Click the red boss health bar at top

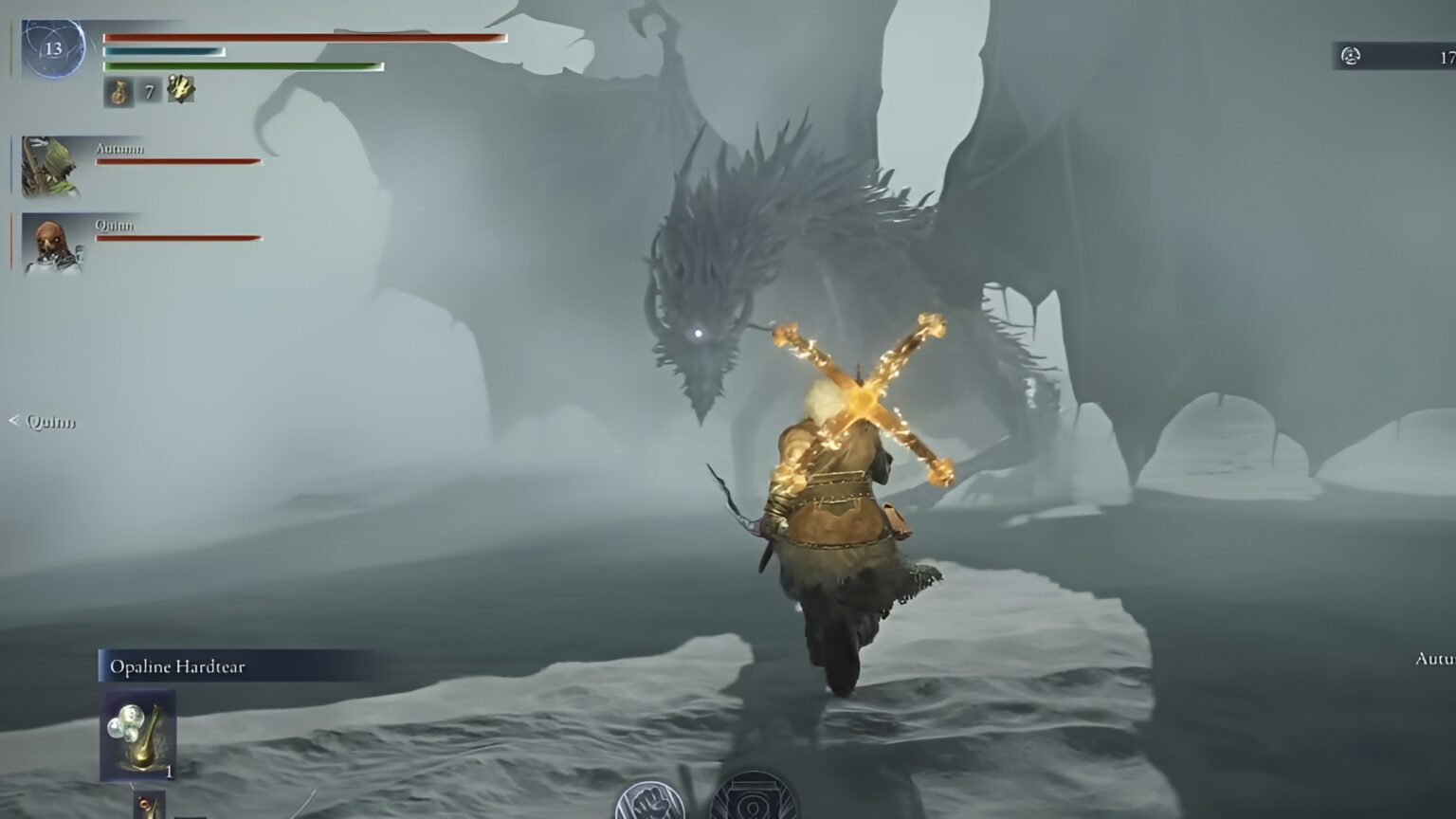coord(303,39)
